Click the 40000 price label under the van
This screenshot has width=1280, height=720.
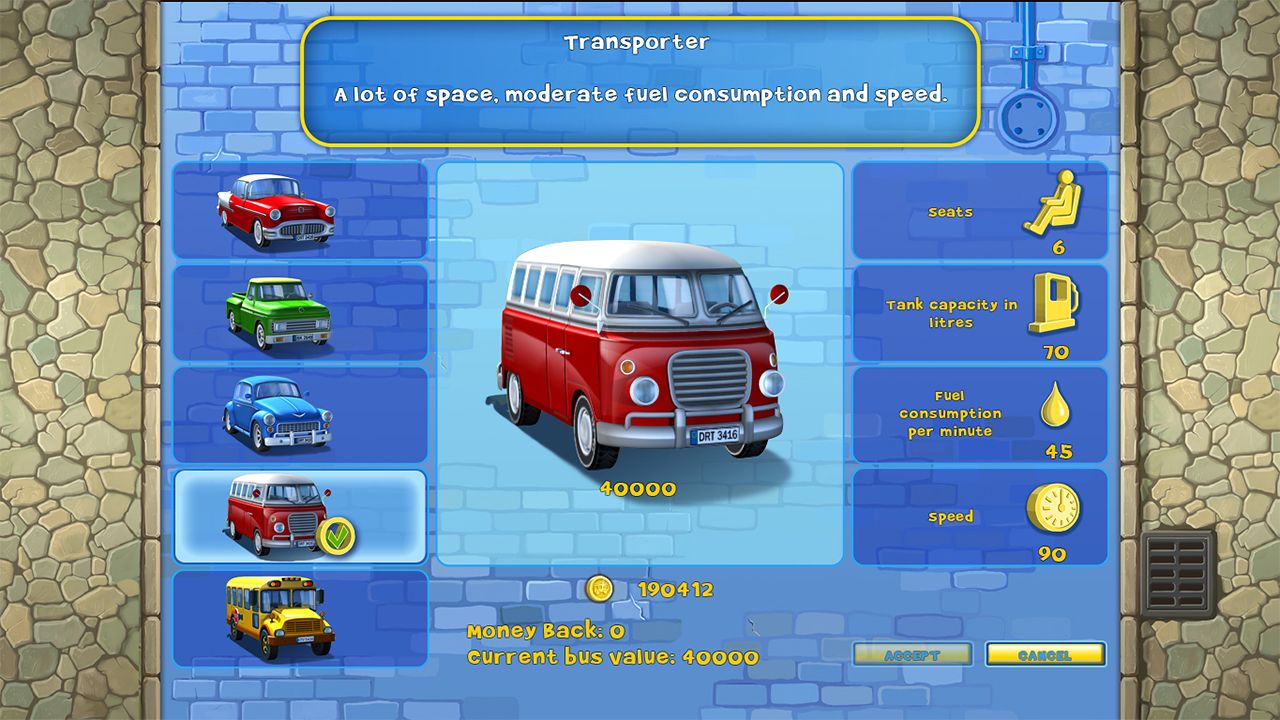pyautogui.click(x=637, y=489)
